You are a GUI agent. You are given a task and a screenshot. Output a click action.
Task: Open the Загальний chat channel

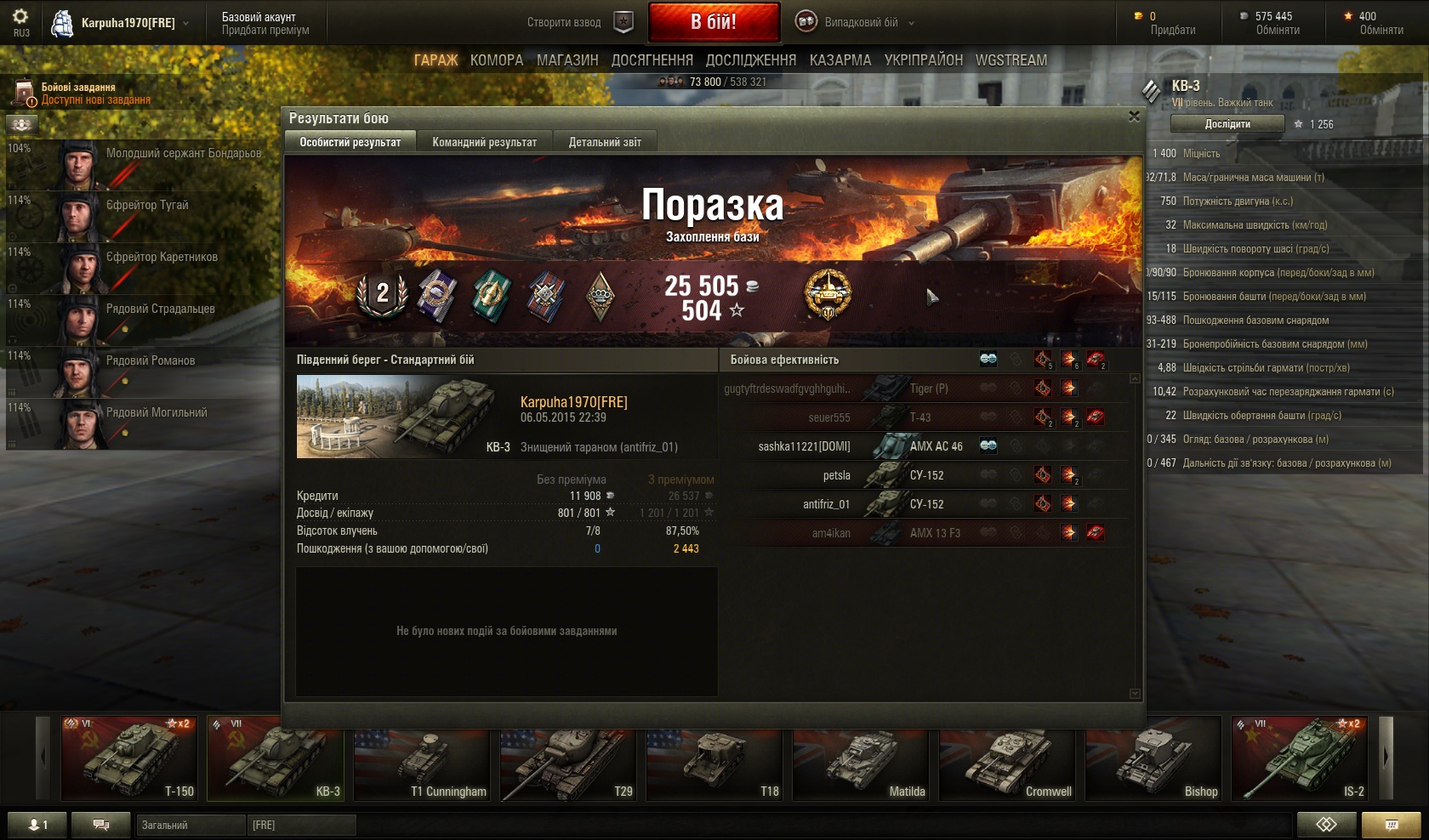pos(191,825)
